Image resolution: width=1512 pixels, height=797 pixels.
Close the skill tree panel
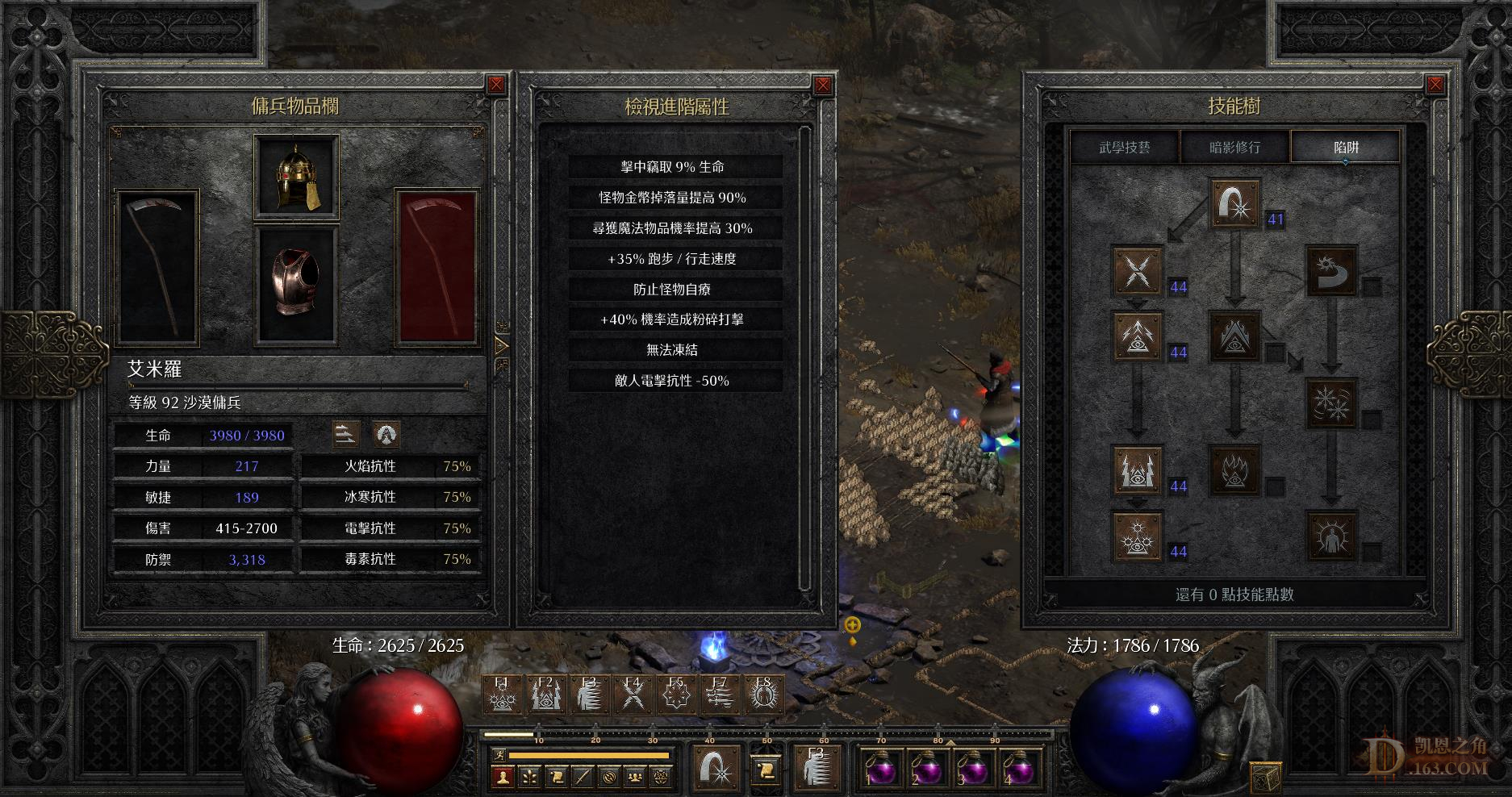click(x=1435, y=85)
